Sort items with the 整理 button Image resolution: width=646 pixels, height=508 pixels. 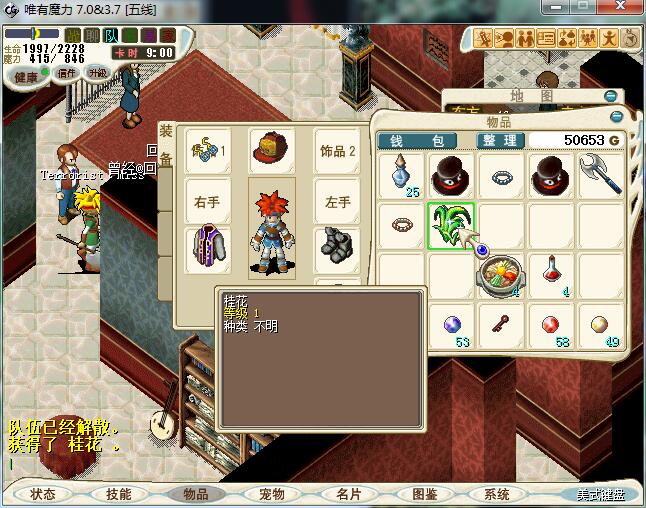pos(497,141)
